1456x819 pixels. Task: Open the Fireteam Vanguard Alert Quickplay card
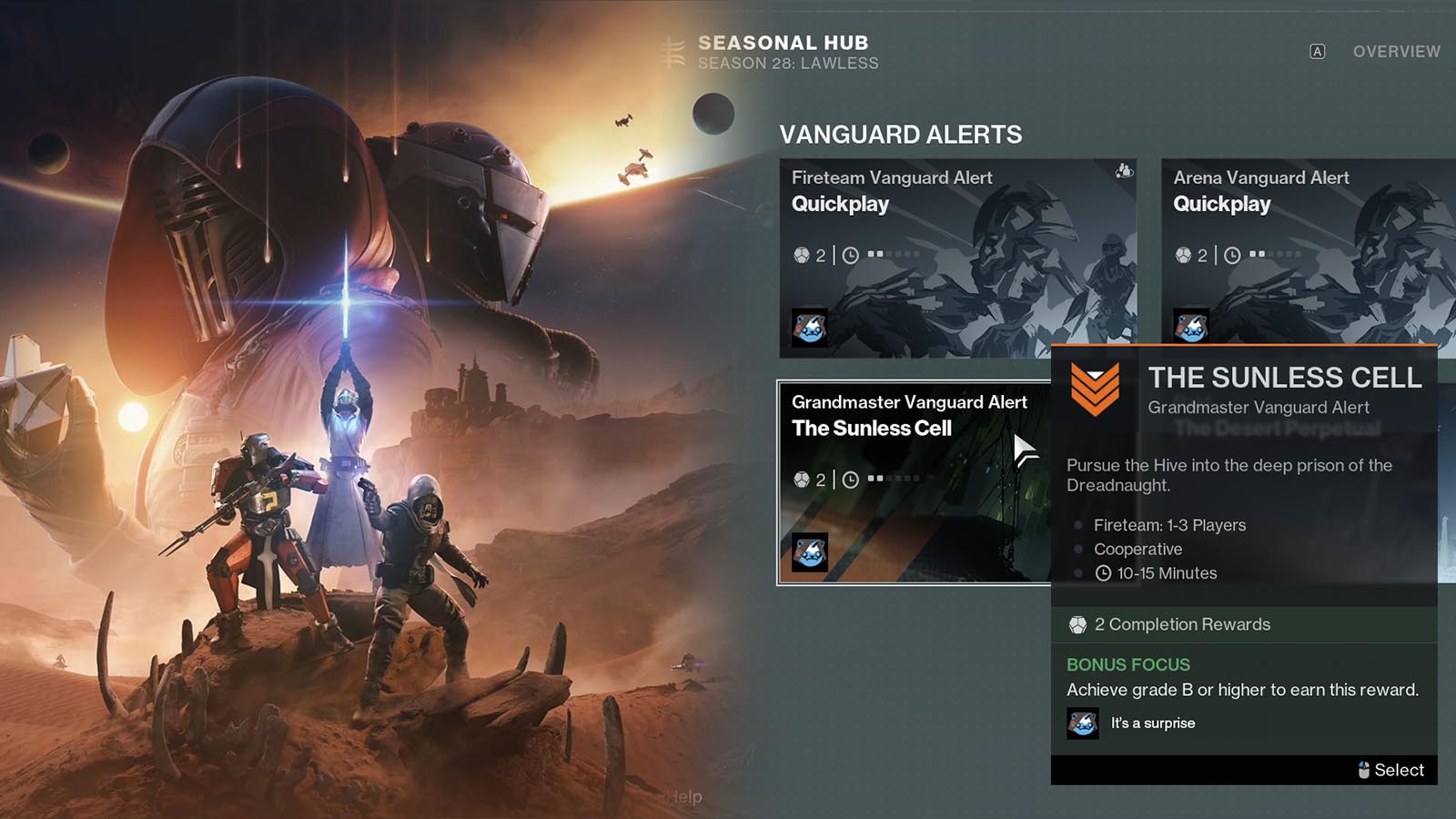[x=960, y=255]
